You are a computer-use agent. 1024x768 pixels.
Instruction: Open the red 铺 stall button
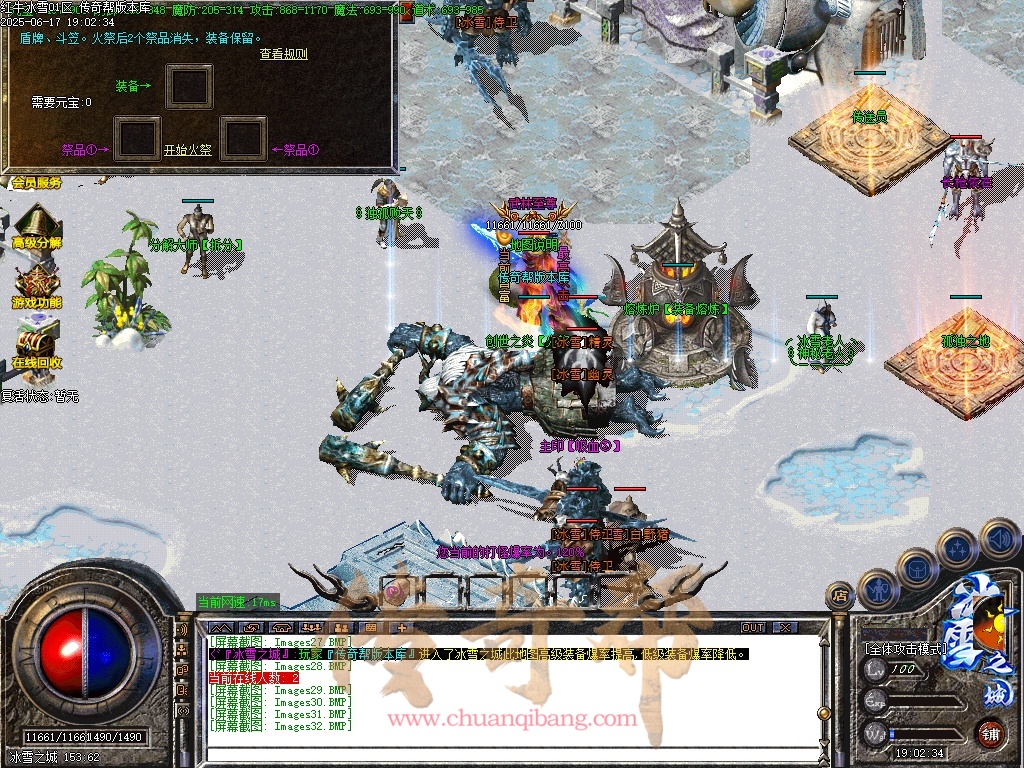point(990,733)
